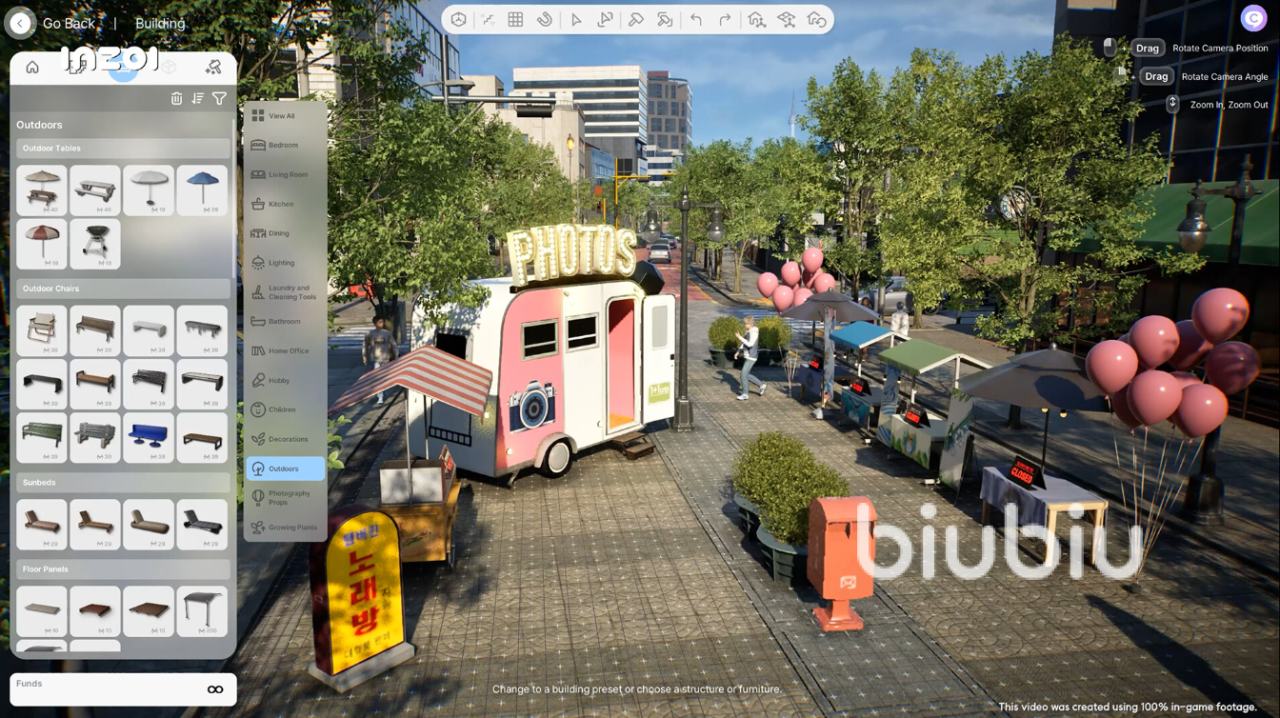Change the item sort order
The image size is (1280, 718).
click(x=198, y=98)
